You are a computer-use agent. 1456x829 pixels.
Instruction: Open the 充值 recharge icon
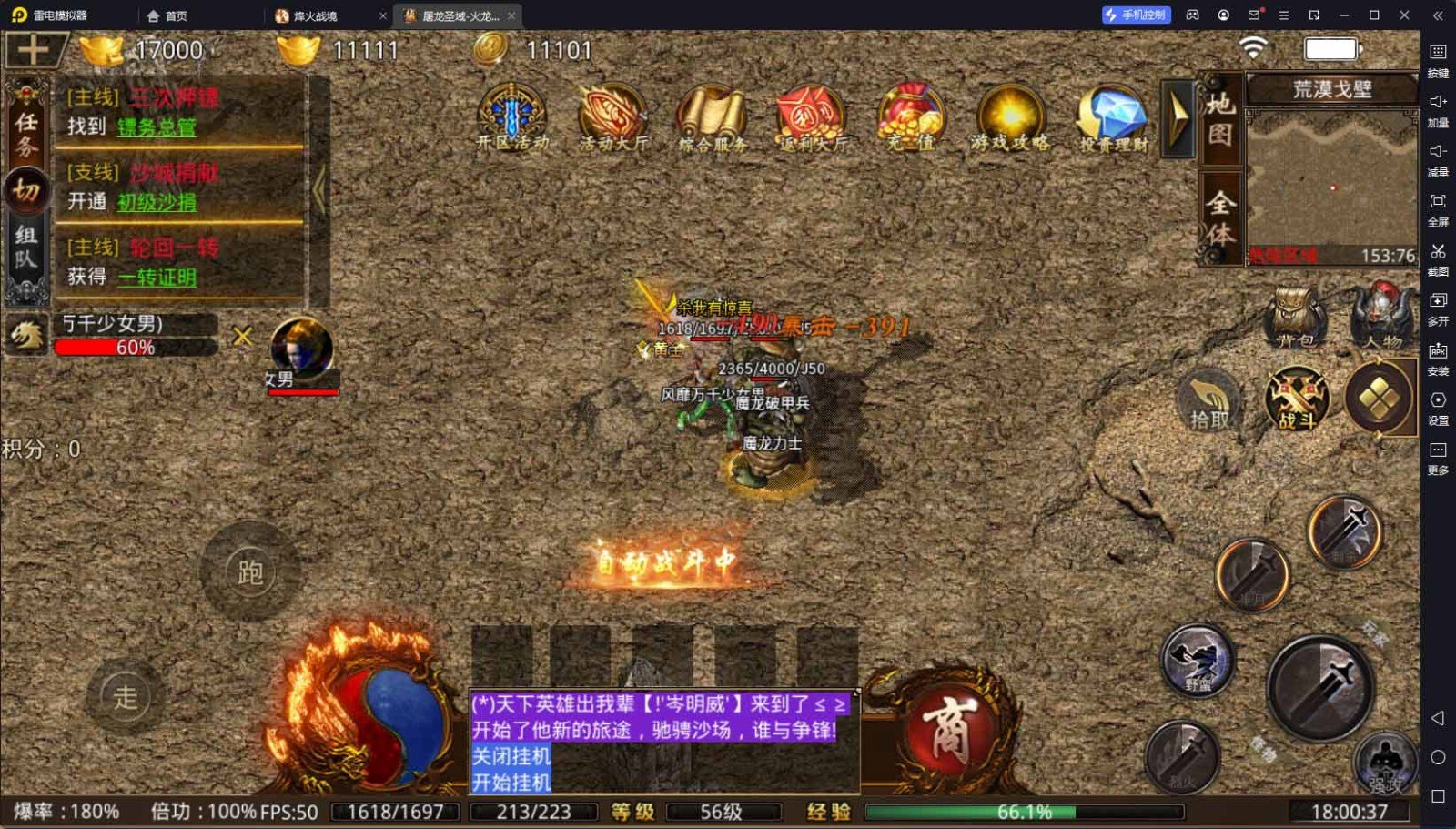pyautogui.click(x=911, y=118)
